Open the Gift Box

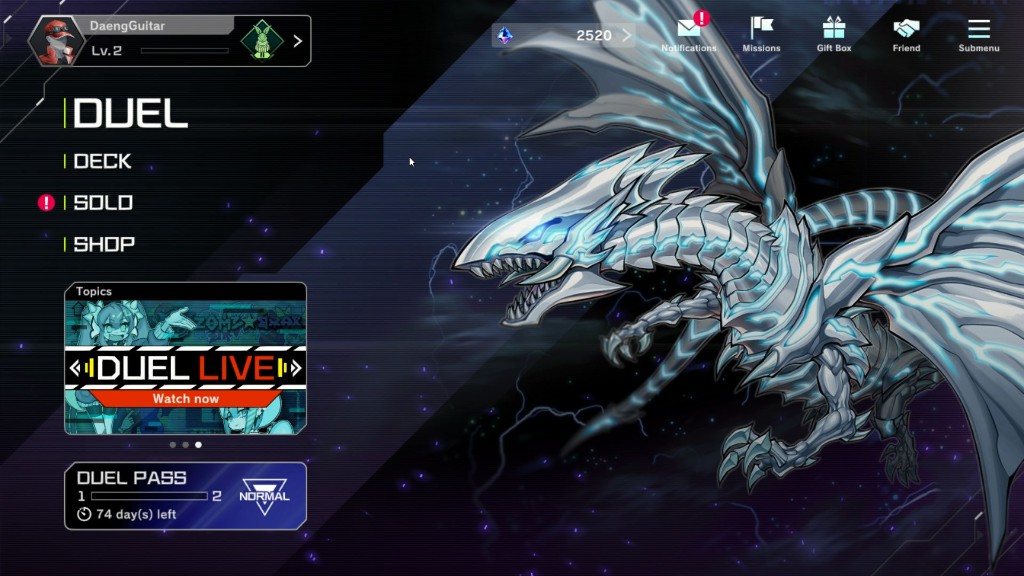point(833,34)
